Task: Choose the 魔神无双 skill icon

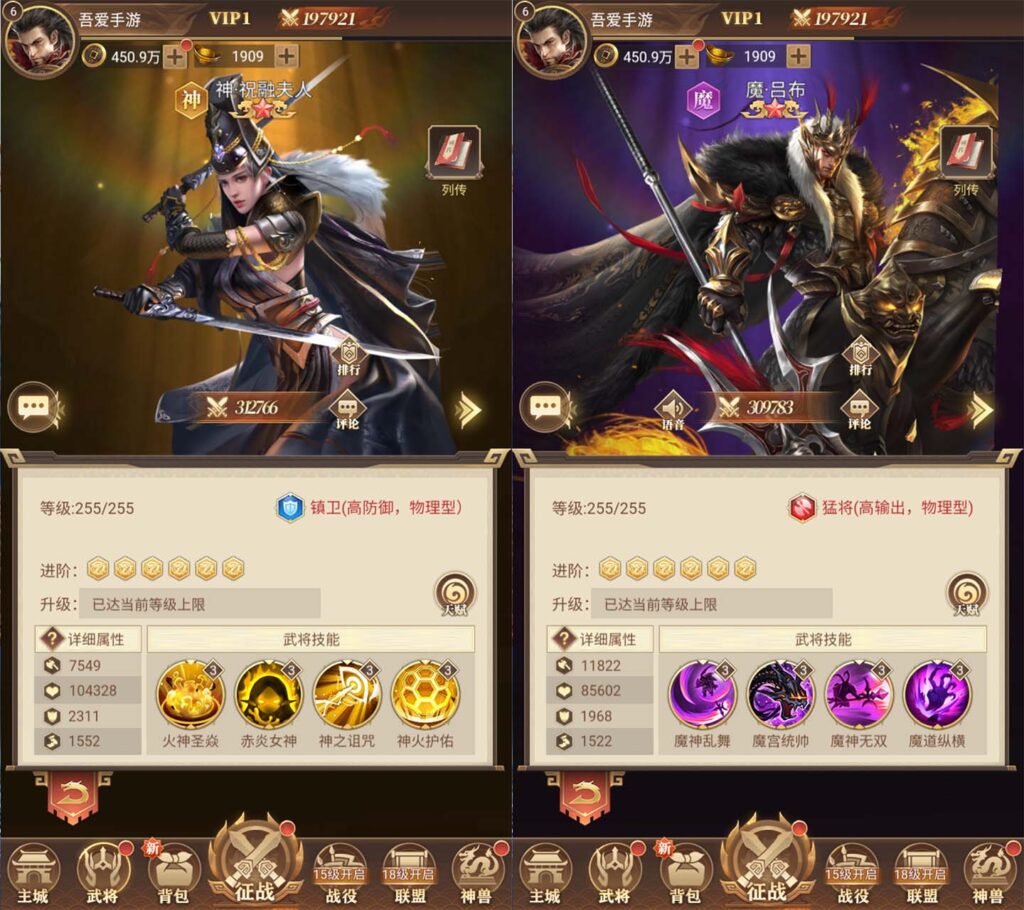Action: [x=859, y=694]
